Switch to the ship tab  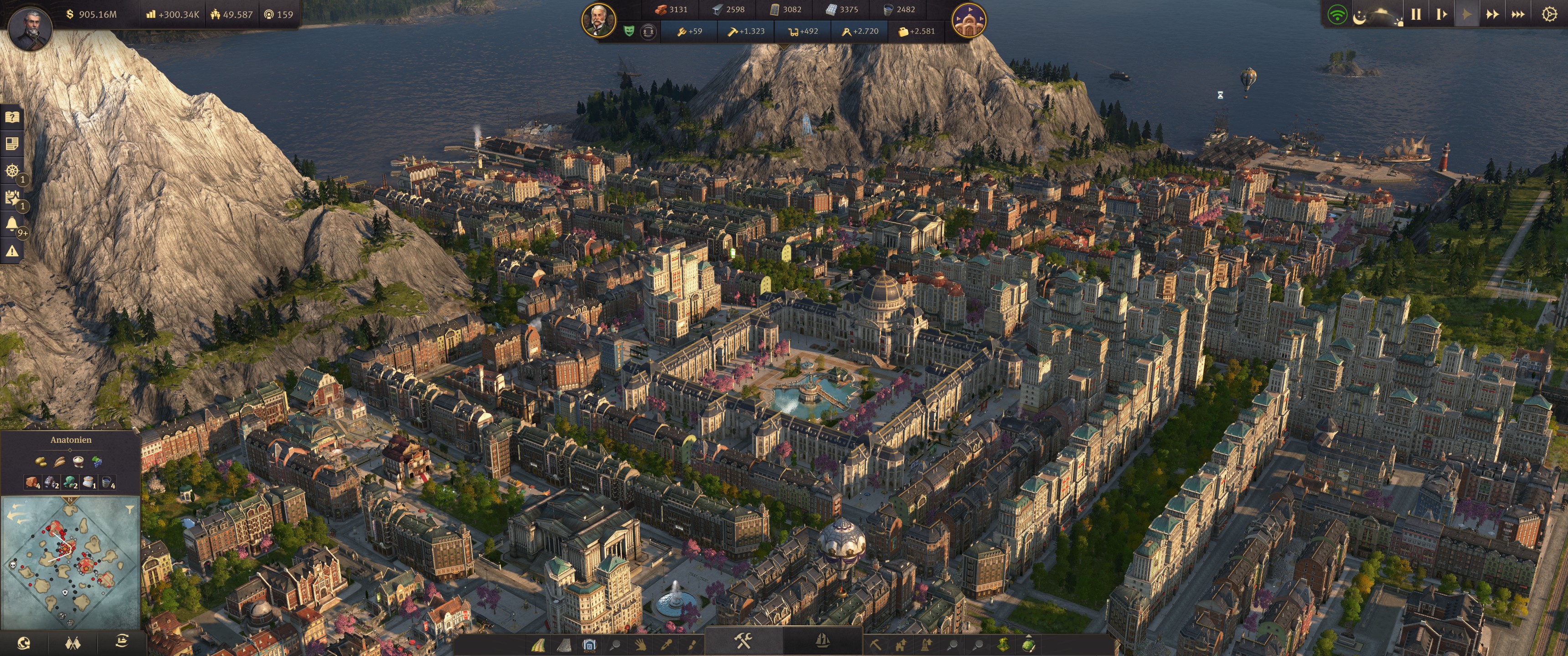pyautogui.click(x=822, y=641)
